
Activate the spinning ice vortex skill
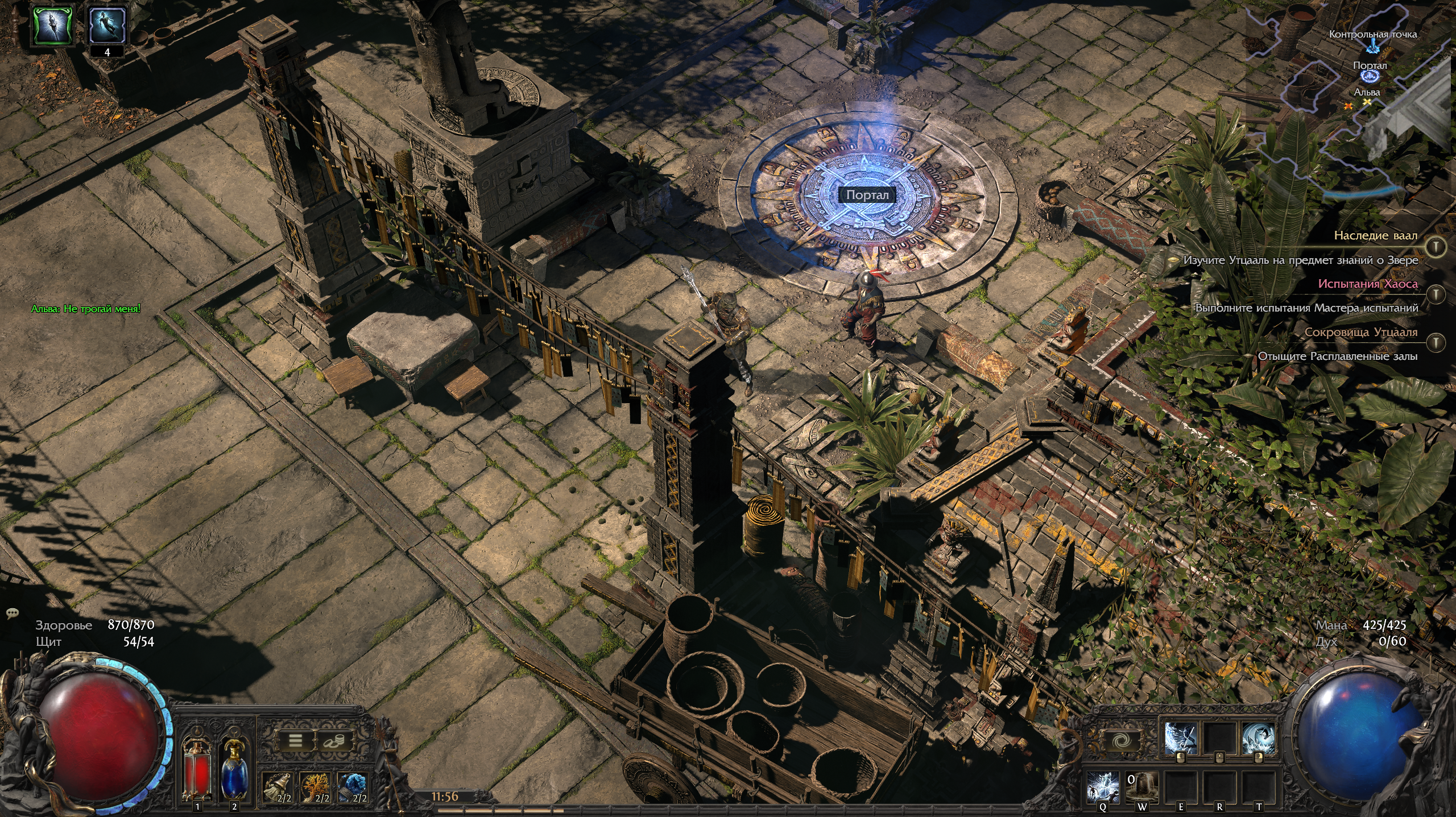click(1258, 739)
